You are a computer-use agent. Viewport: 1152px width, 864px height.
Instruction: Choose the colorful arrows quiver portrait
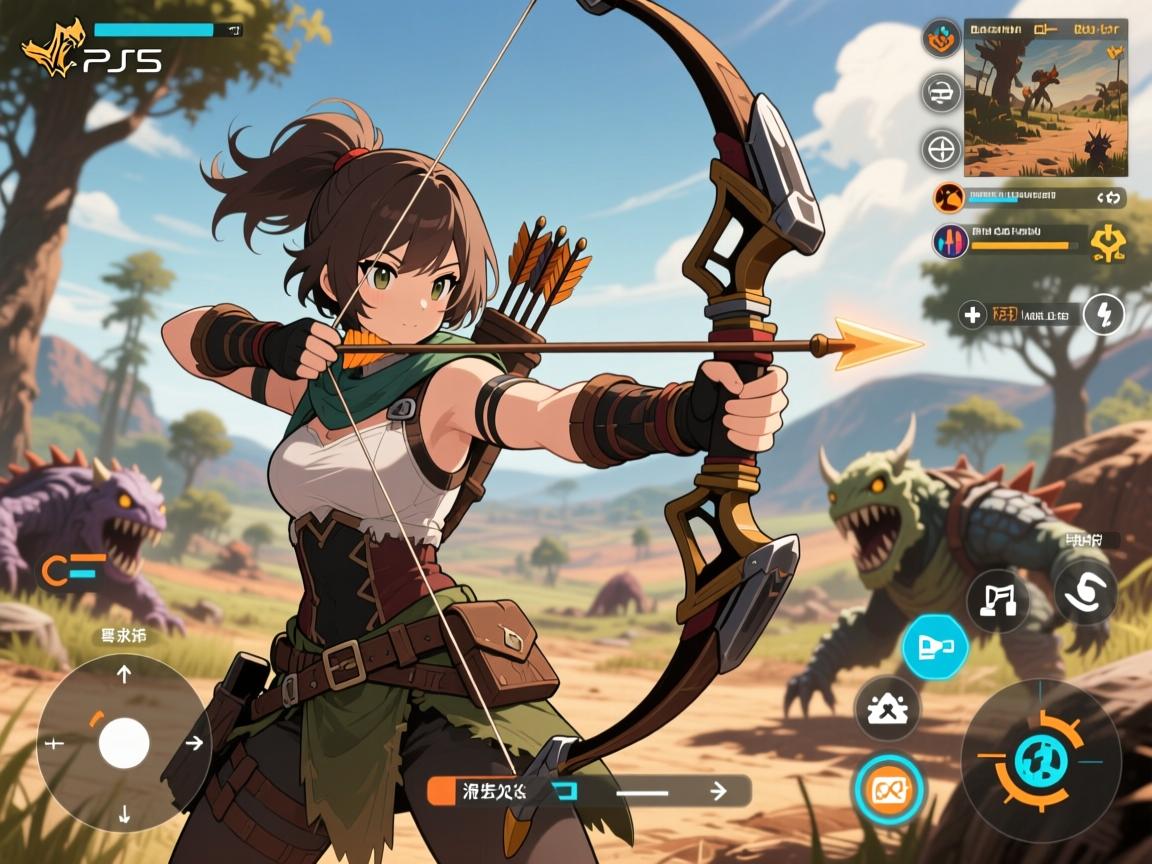[950, 241]
